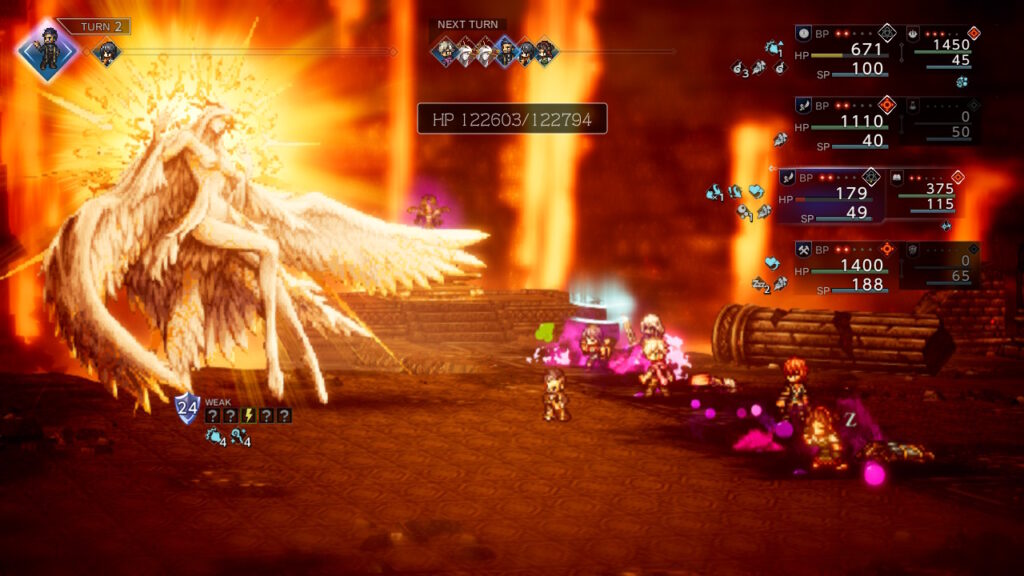Click the reserve member panel with 375 HP

tap(926, 193)
